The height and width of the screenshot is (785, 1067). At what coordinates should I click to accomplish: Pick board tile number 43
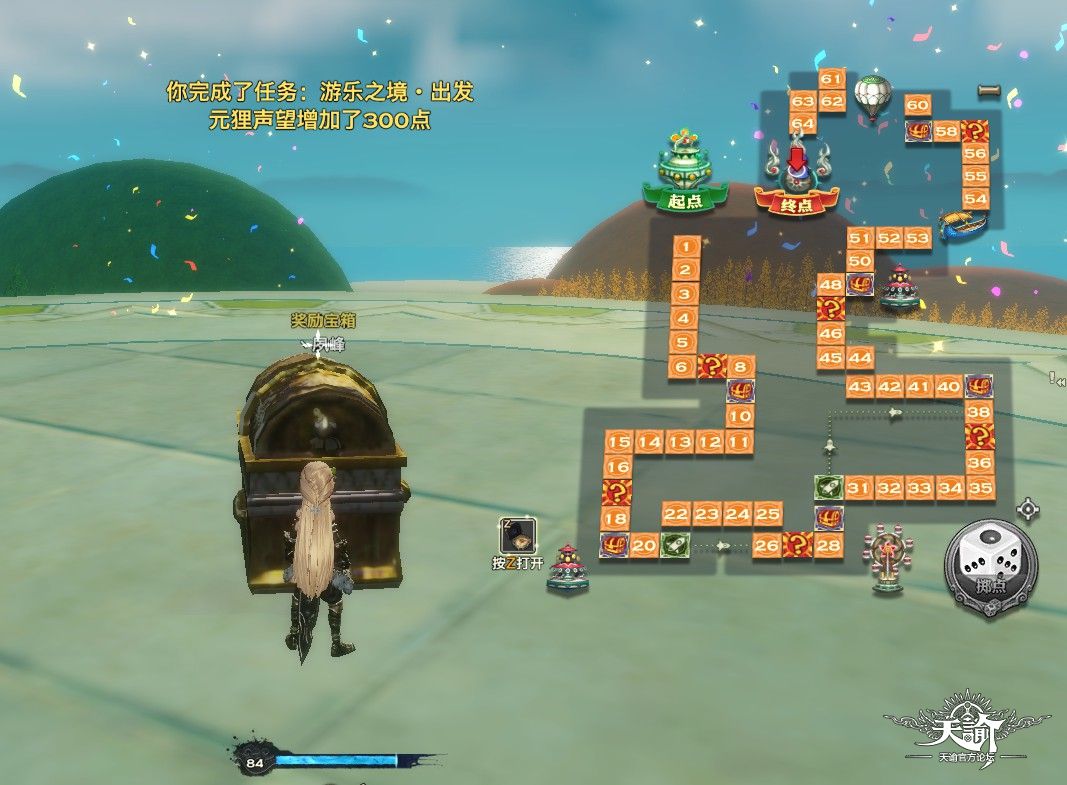859,387
